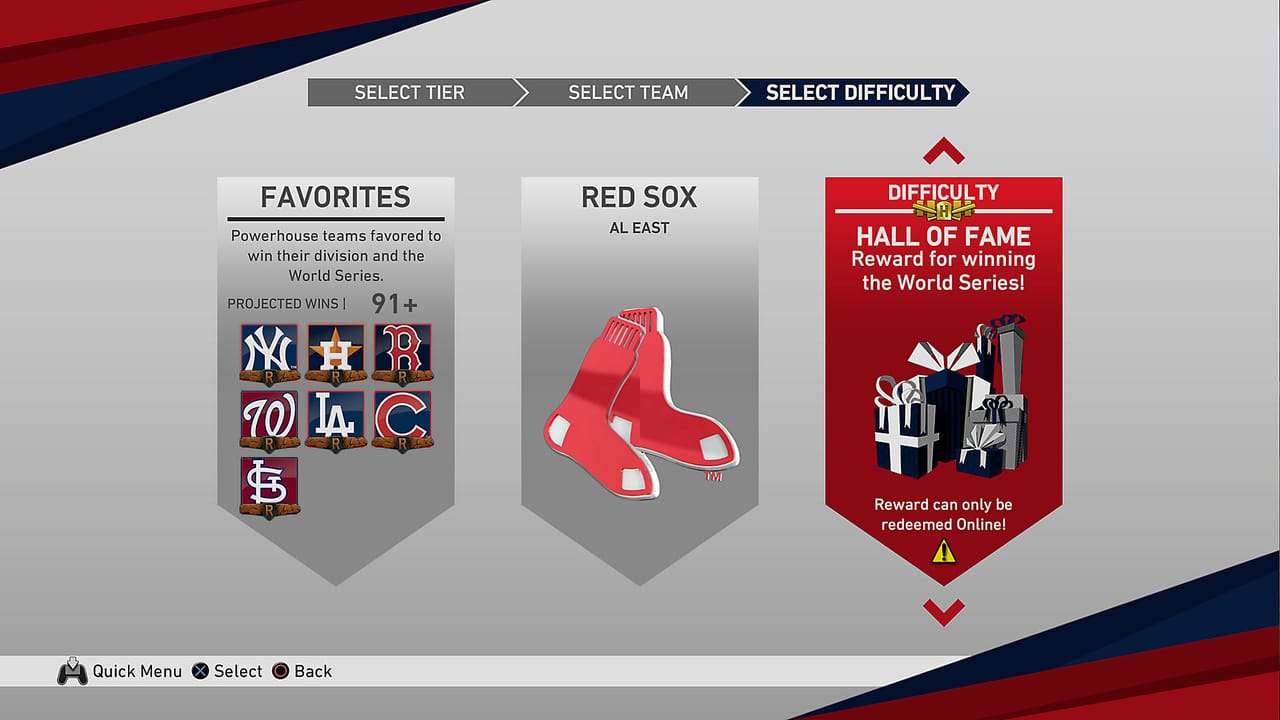
Task: Select the Yankees team logo
Action: pos(268,352)
